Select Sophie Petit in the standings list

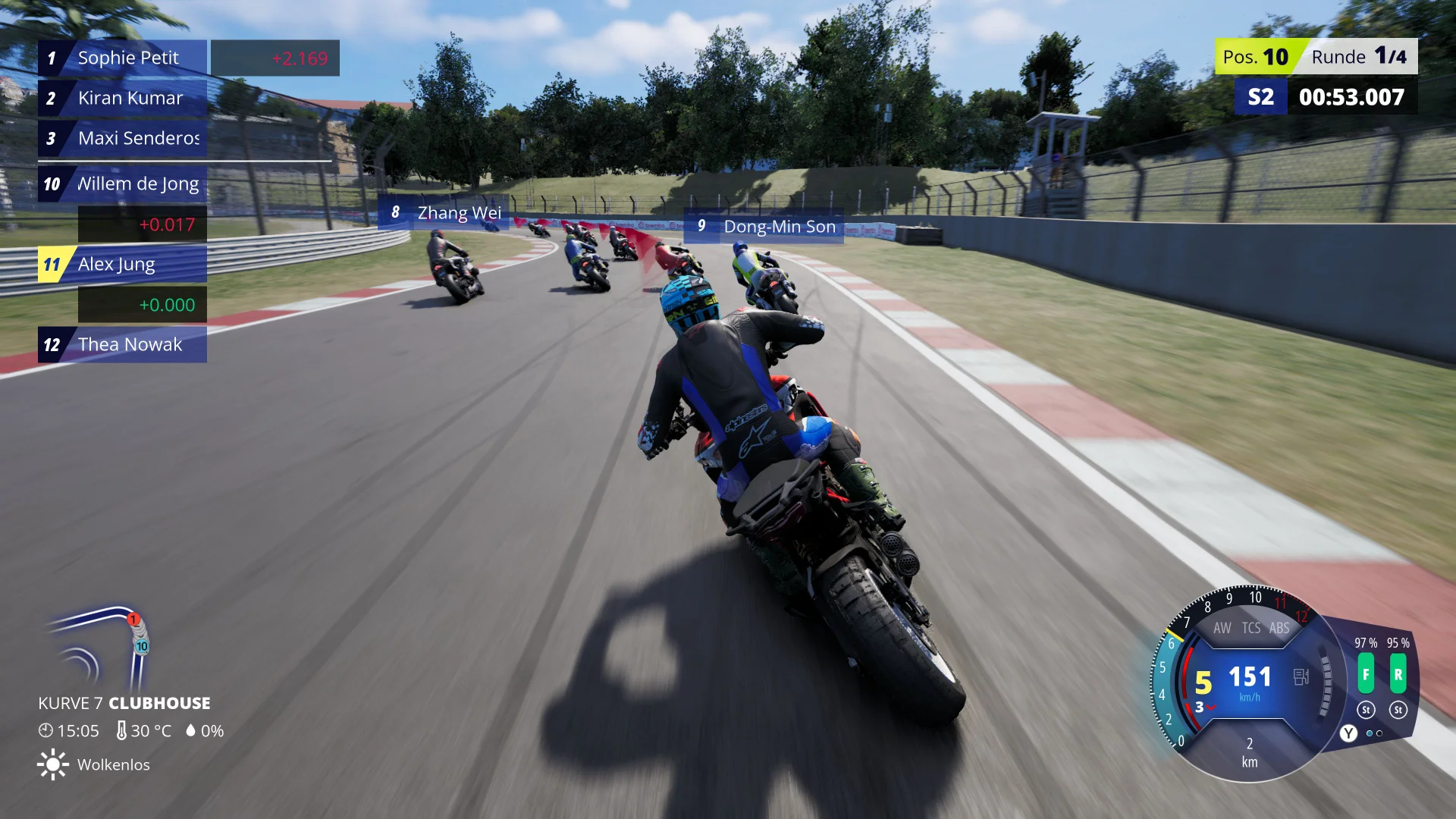coord(123,58)
